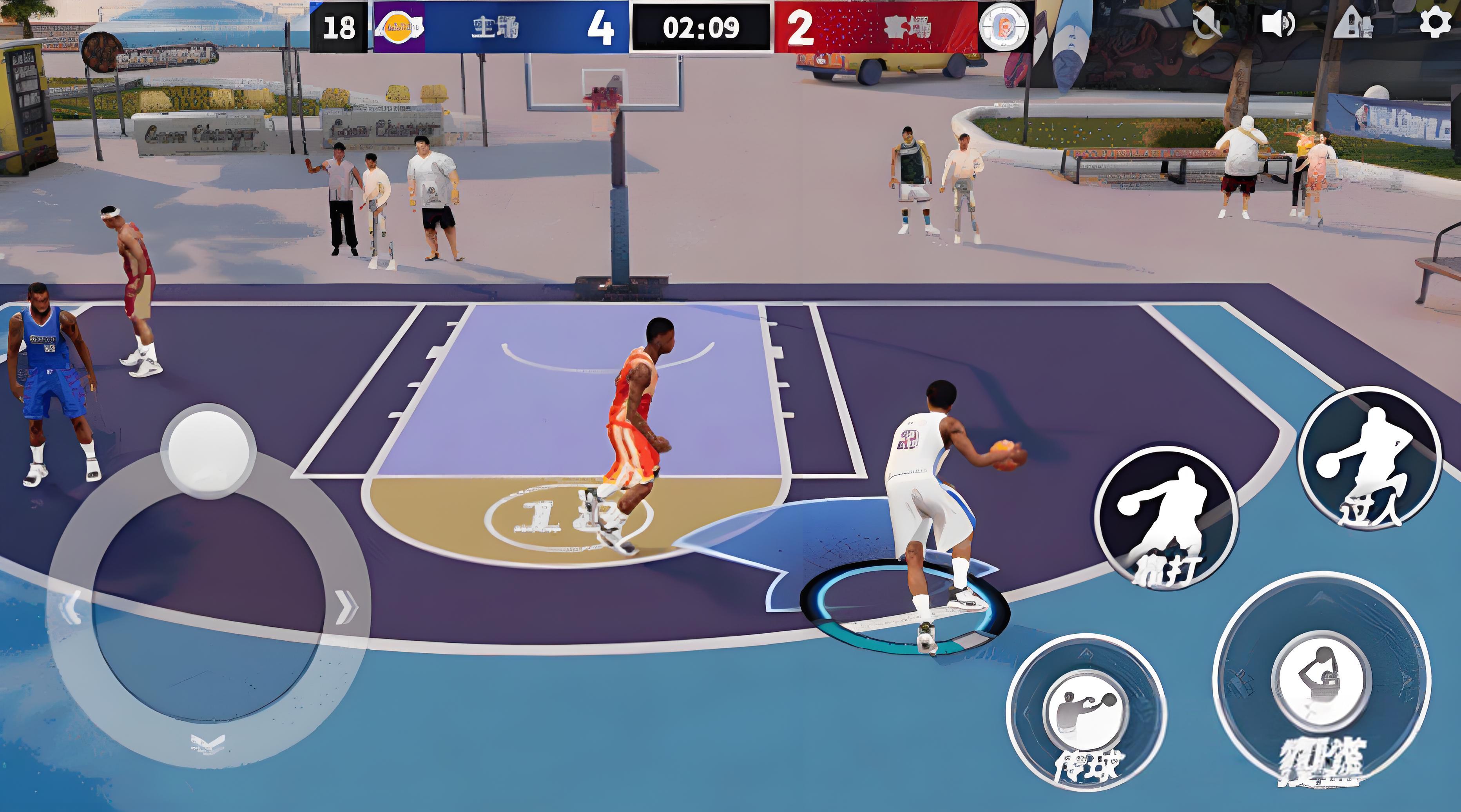Tap the warning triangle report icon

[1353, 24]
